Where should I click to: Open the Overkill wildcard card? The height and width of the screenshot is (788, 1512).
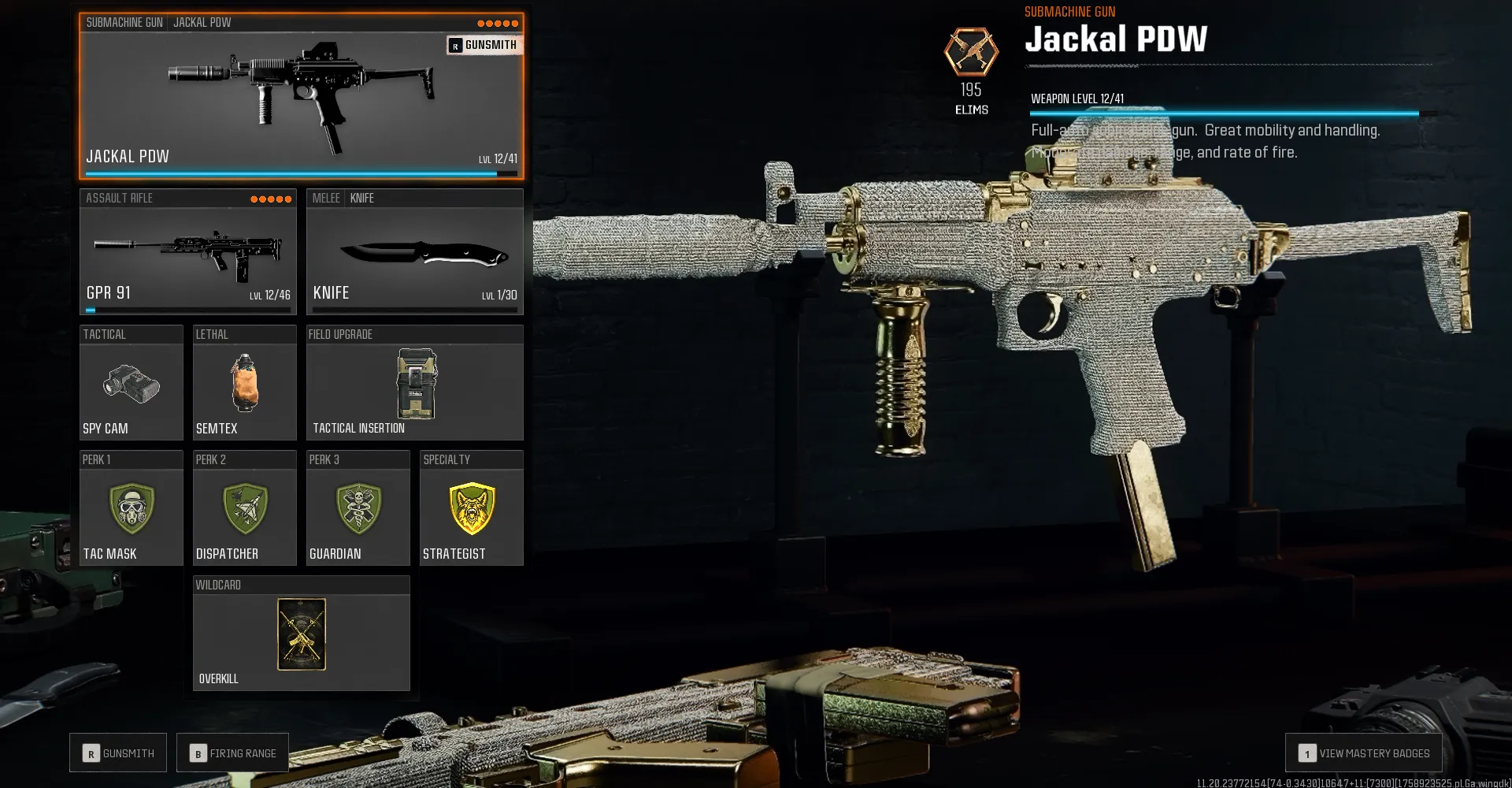click(x=301, y=634)
